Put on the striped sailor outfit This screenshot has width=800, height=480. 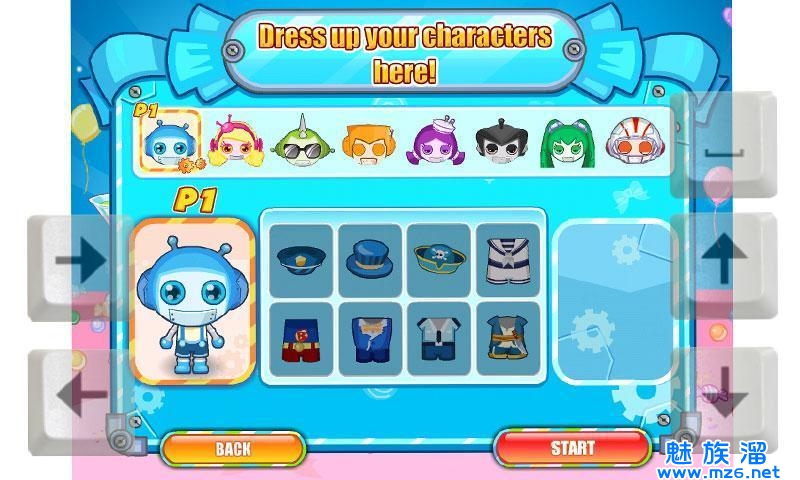[507, 260]
